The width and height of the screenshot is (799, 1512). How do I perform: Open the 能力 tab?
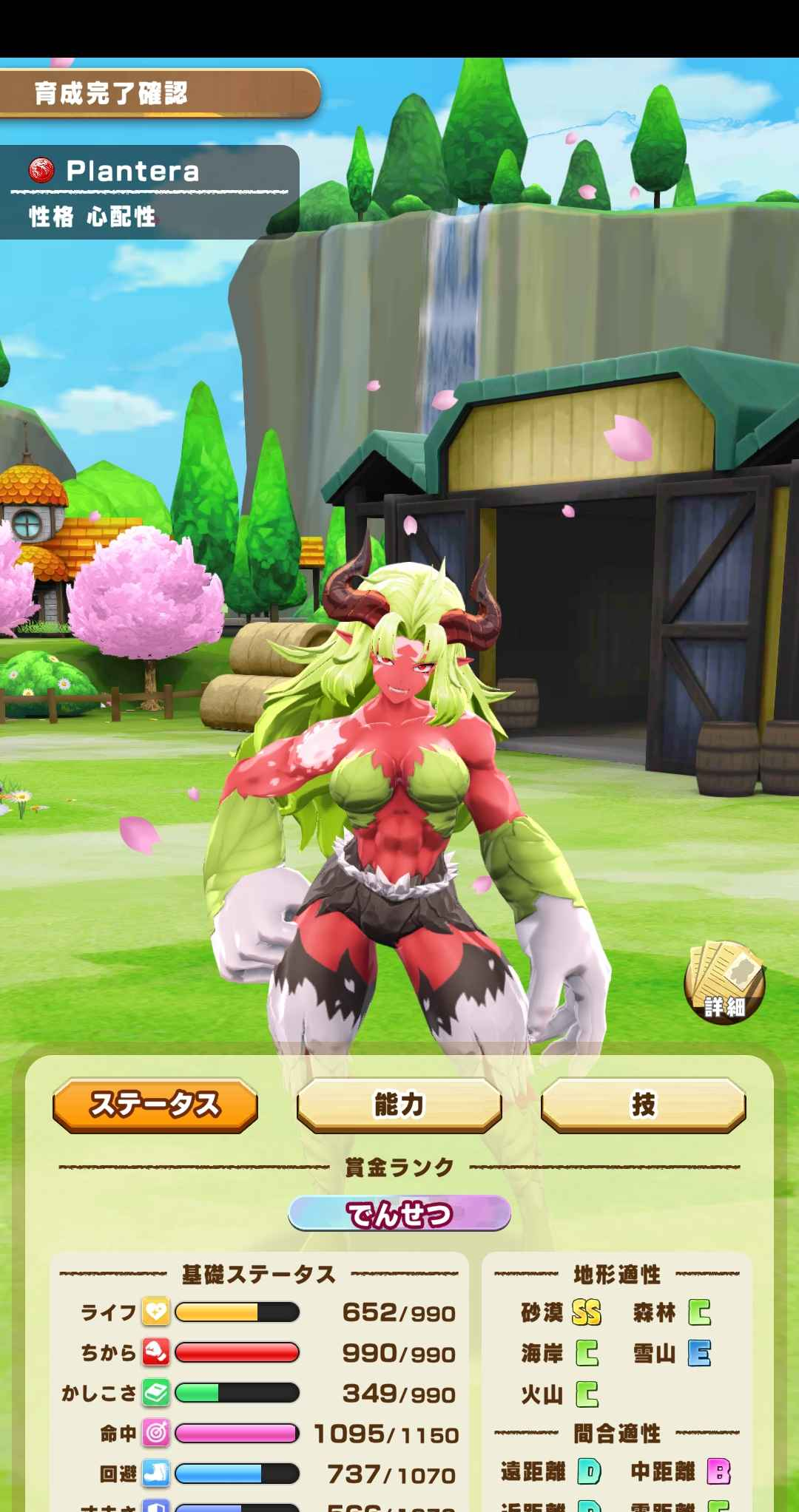399,1105
